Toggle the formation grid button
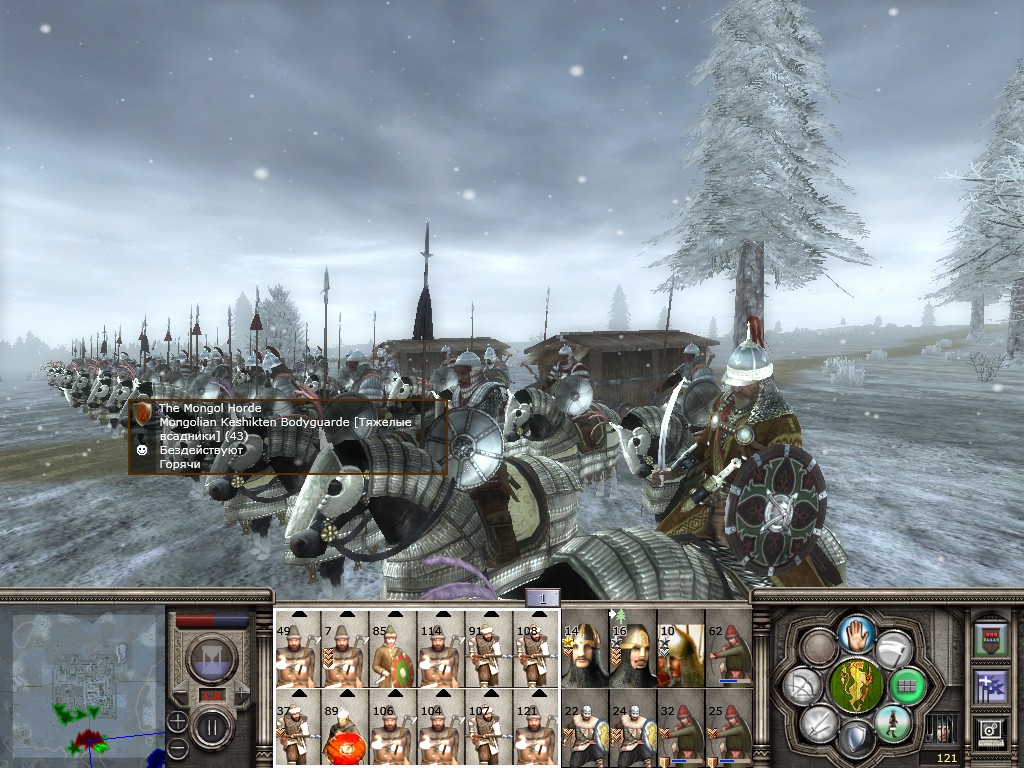Image resolution: width=1024 pixels, height=768 pixels. (909, 686)
